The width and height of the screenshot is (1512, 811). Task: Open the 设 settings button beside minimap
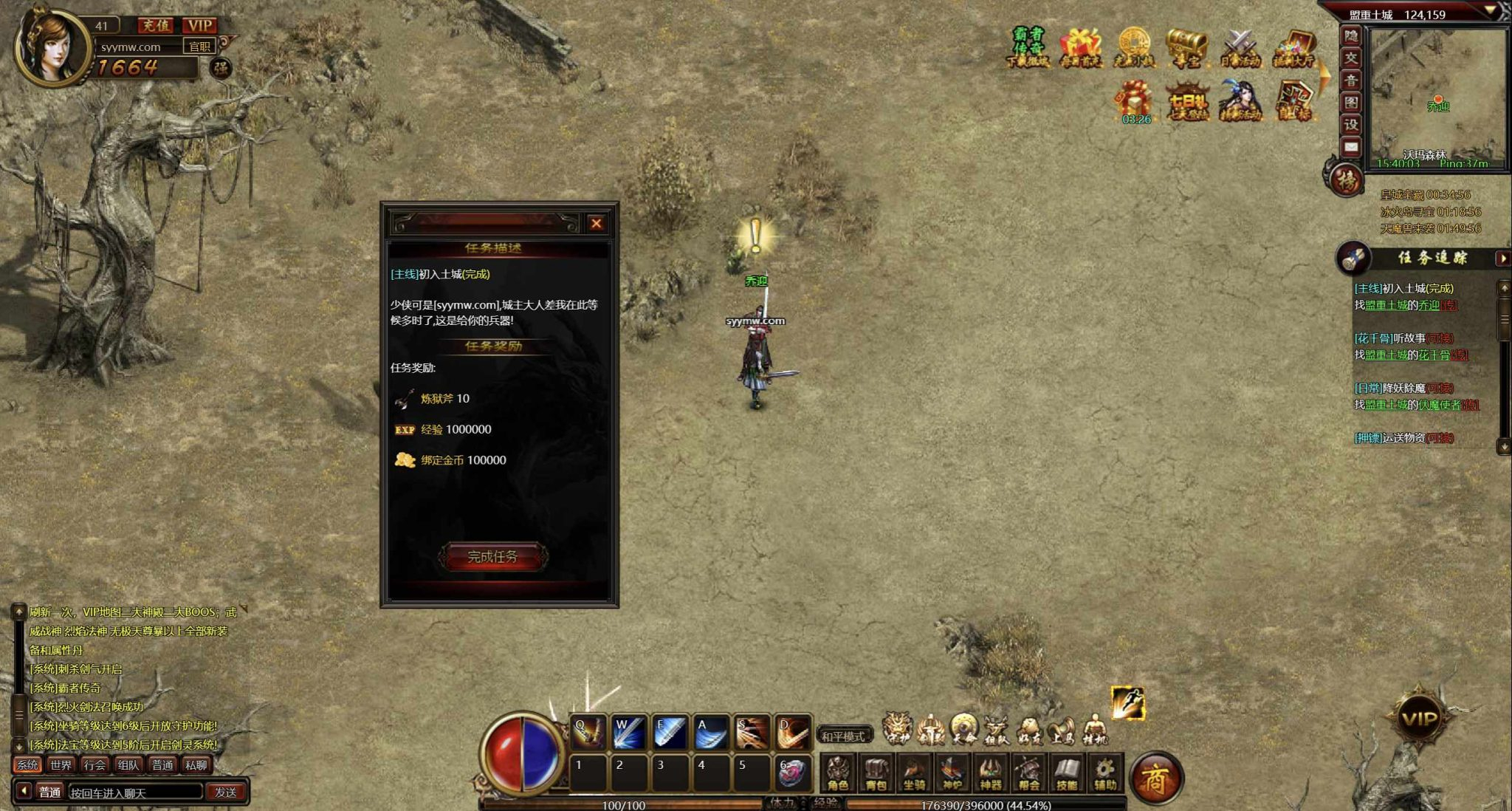tap(1350, 125)
